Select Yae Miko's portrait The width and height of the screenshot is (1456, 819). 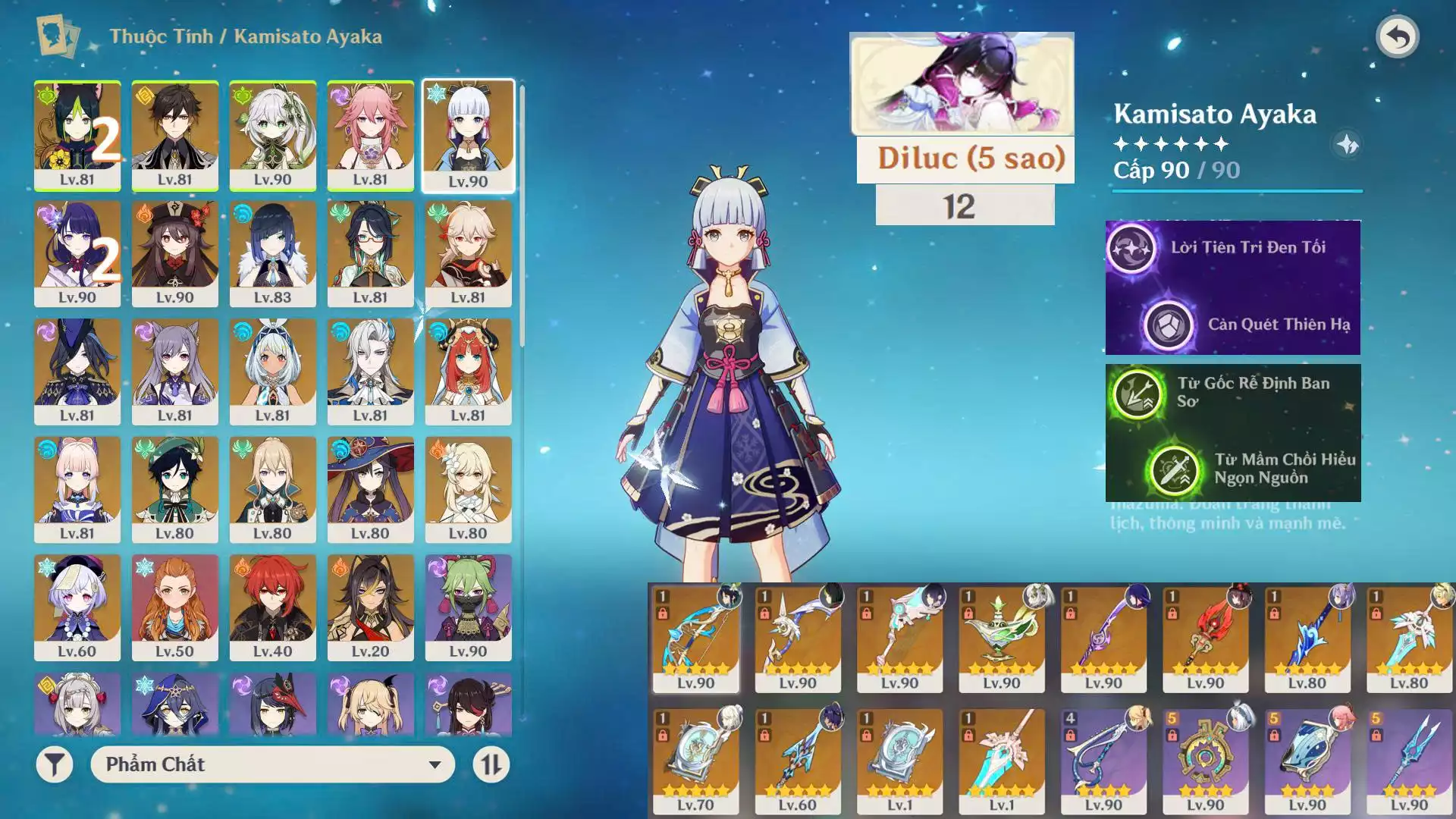(x=370, y=135)
